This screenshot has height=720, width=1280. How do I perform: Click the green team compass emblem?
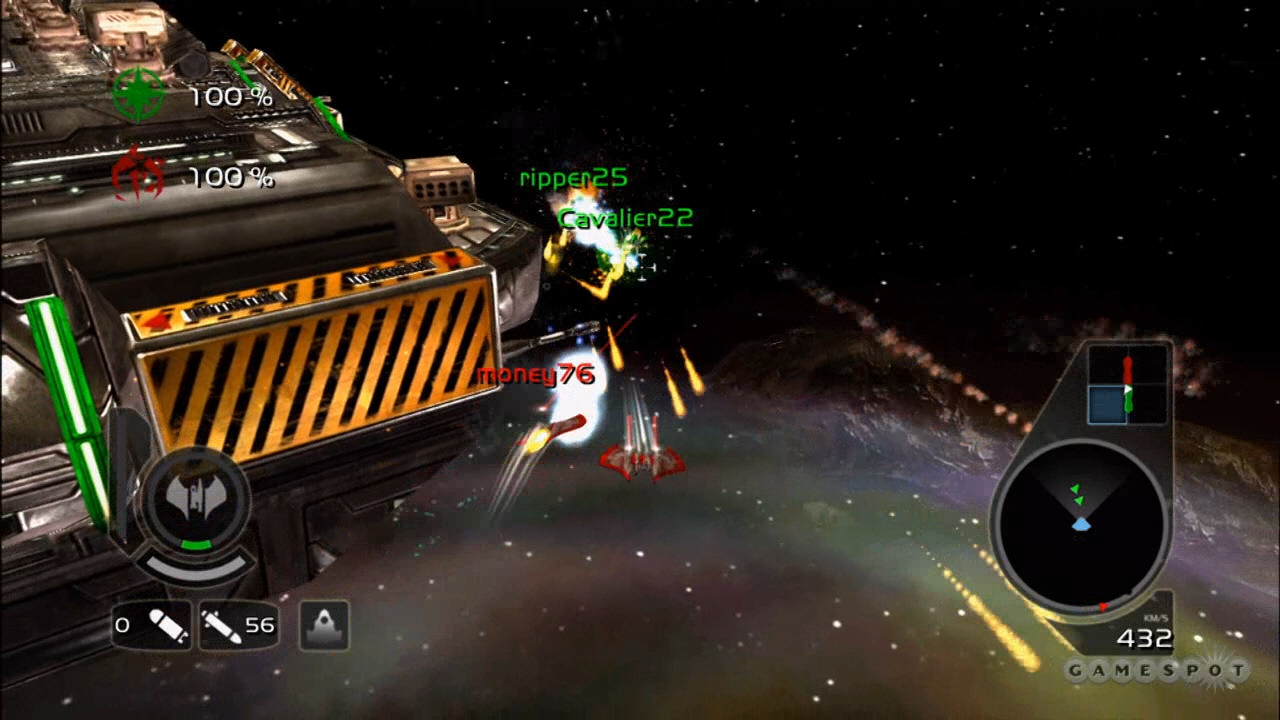(138, 95)
